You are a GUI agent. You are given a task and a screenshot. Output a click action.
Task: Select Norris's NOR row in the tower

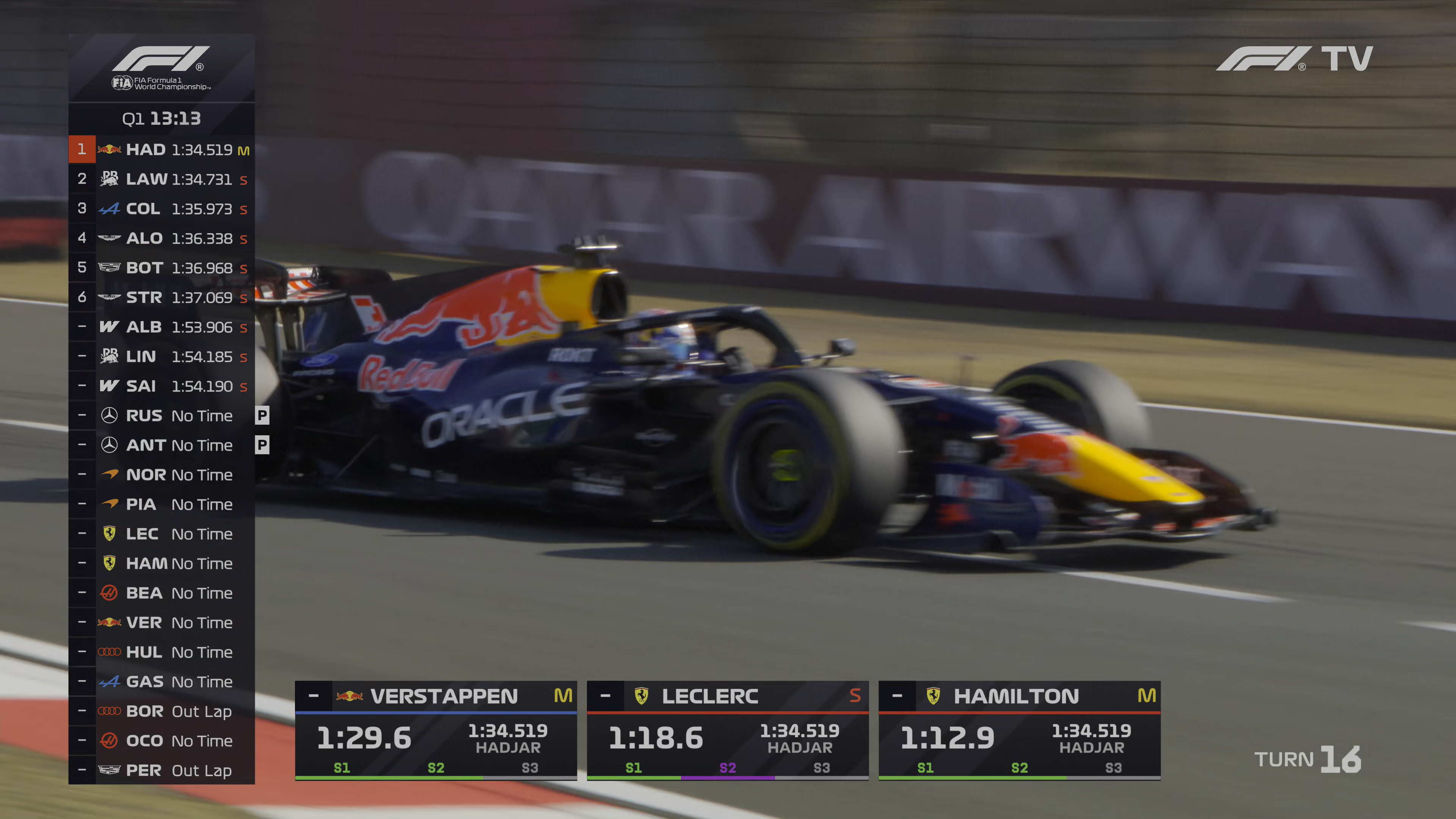(x=162, y=475)
